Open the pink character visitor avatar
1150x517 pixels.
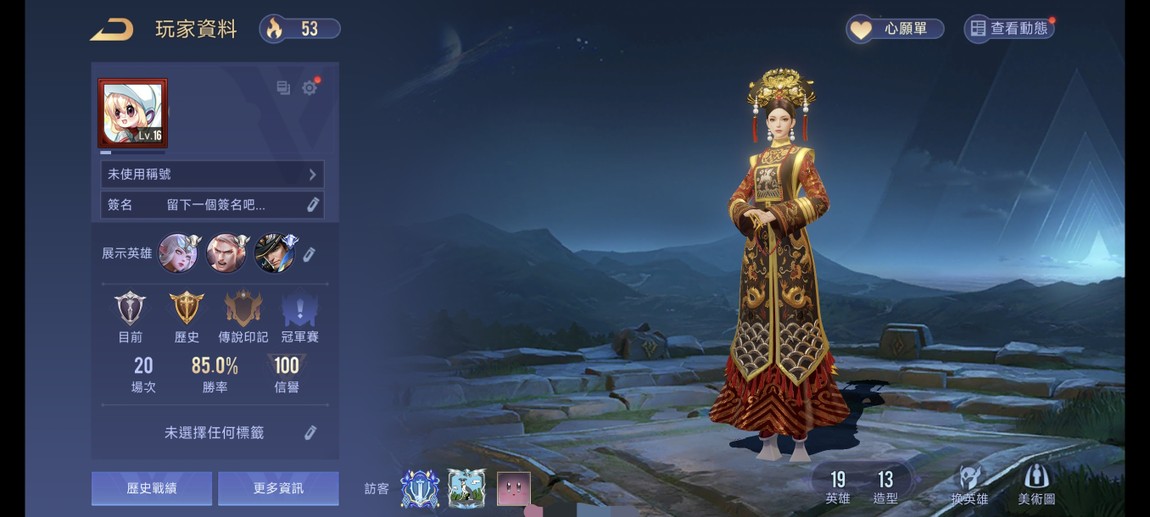[514, 489]
